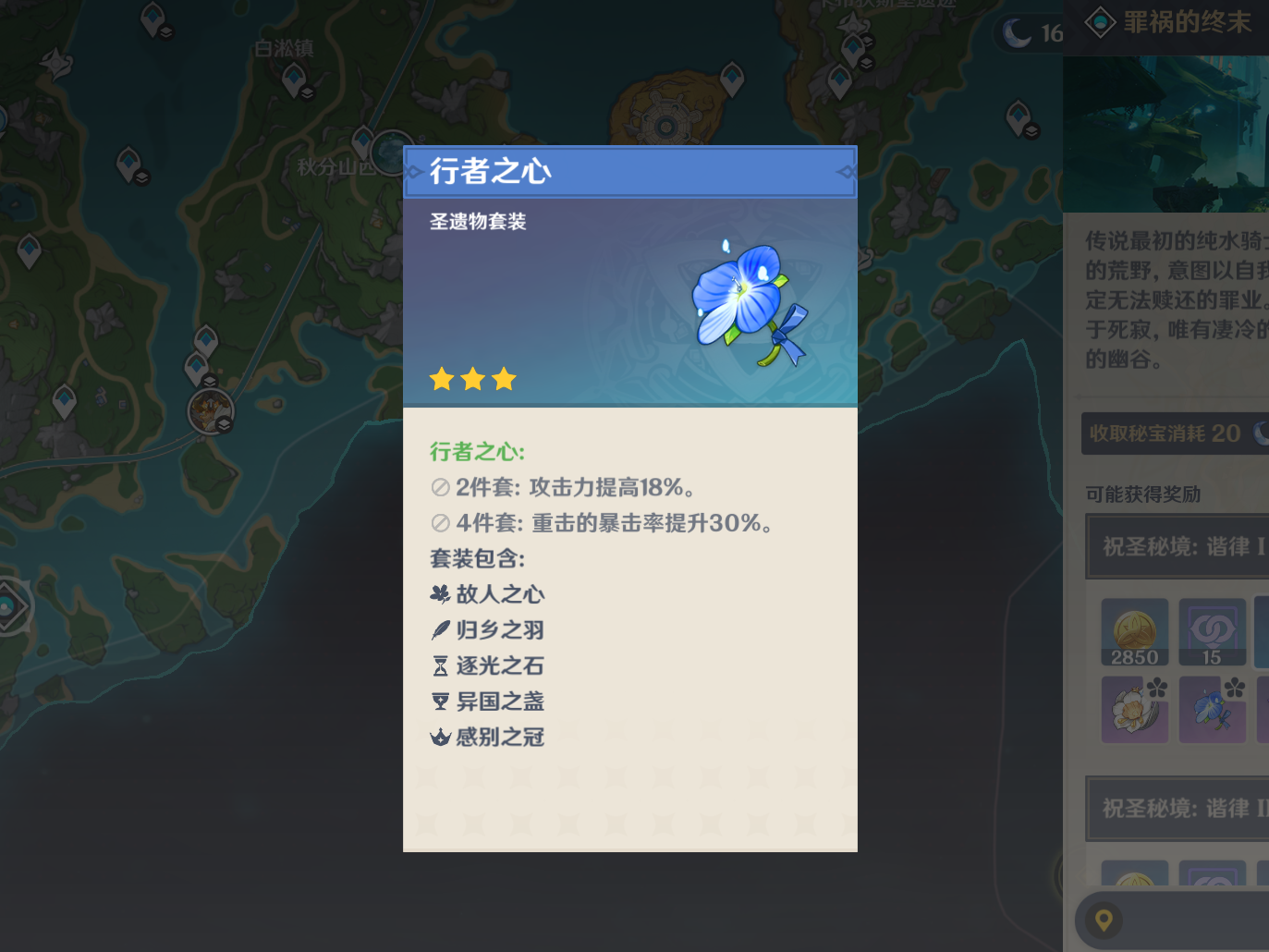Screen dimensions: 1269x952
Task: Select the 异国之盏 goblet piece icon
Action: [x=440, y=702]
